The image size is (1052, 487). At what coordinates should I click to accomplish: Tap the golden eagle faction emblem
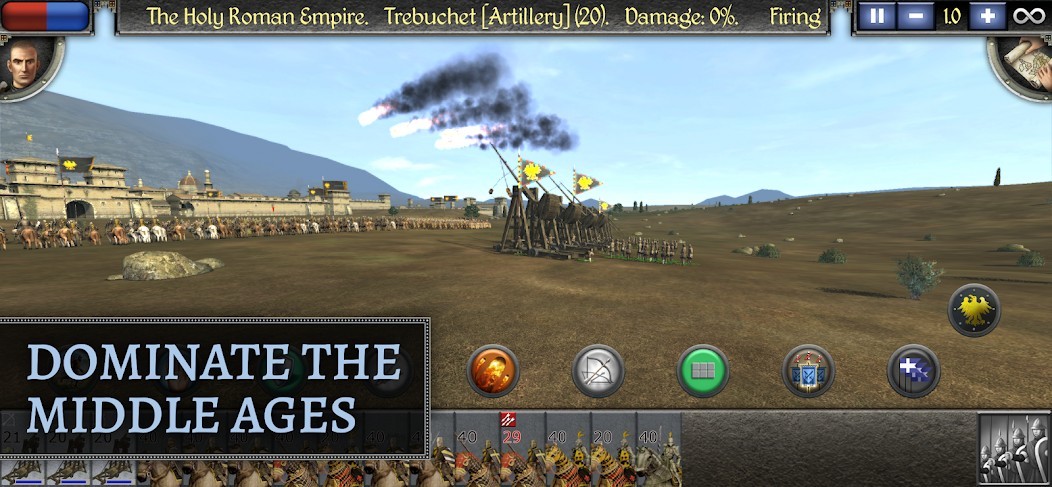(x=974, y=310)
